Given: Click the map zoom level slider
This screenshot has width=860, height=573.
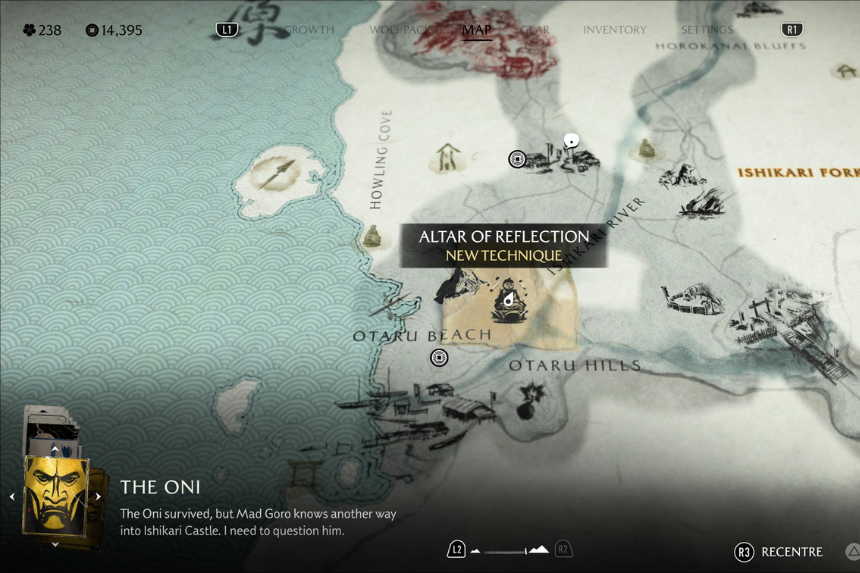Looking at the screenshot, I should click(x=510, y=550).
